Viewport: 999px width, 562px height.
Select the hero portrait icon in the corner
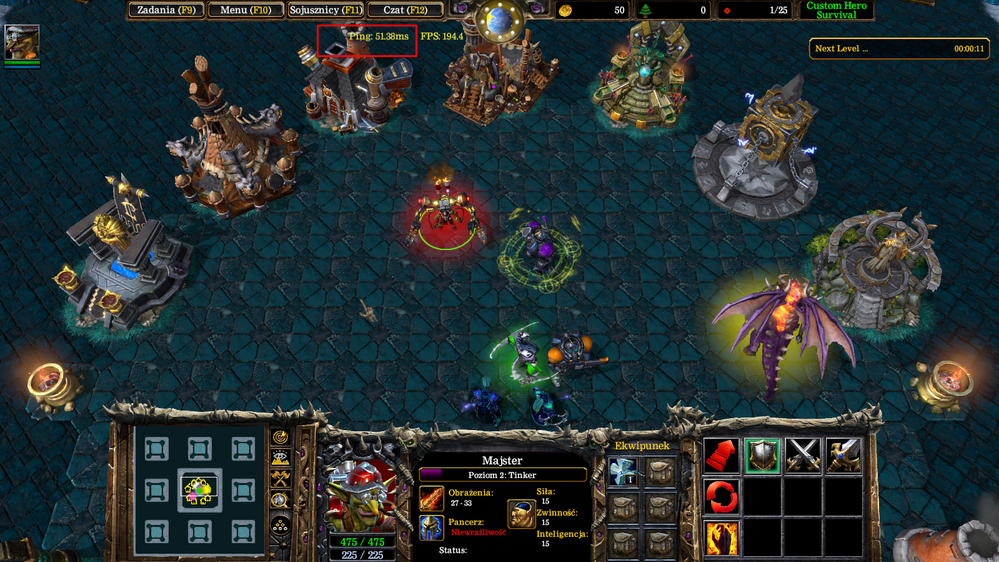pyautogui.click(x=21, y=42)
